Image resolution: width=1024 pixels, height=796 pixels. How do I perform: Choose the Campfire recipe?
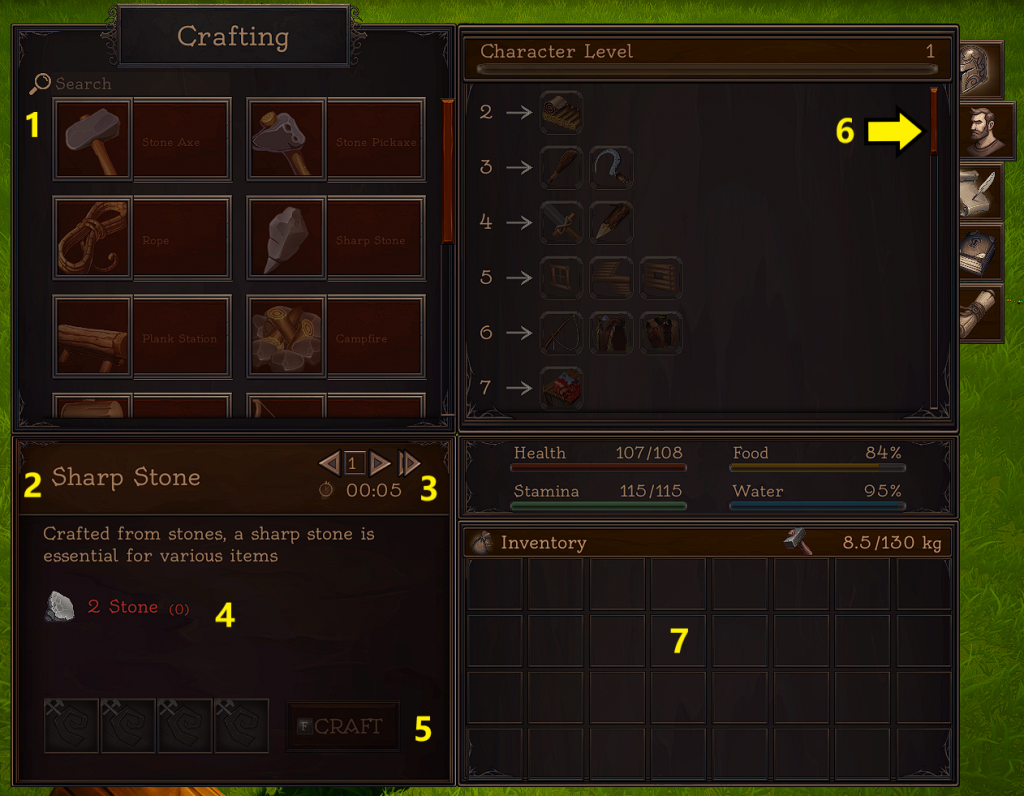coord(336,335)
